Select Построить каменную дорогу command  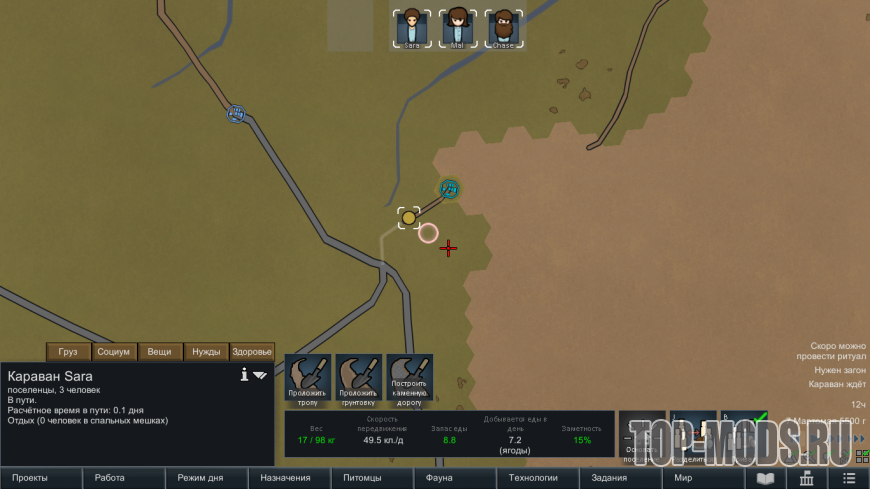410,380
